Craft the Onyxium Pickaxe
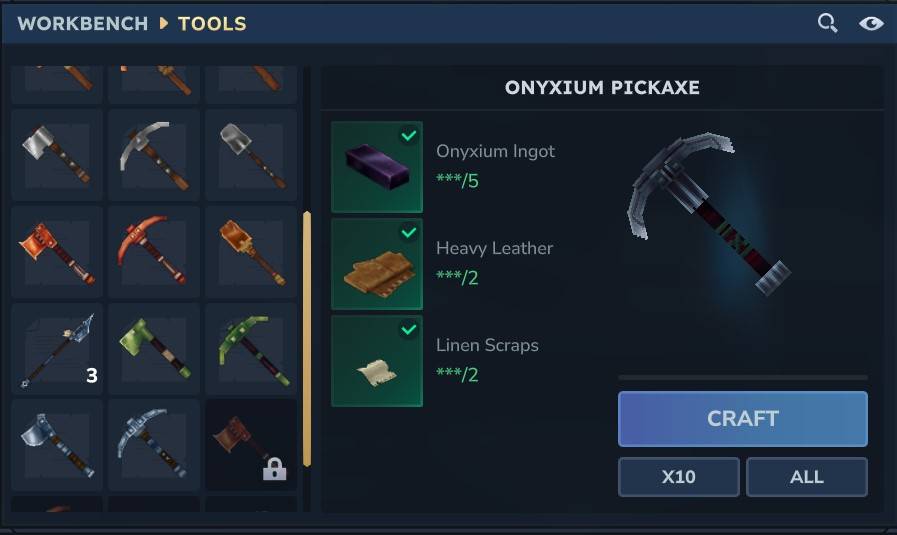 [742, 418]
